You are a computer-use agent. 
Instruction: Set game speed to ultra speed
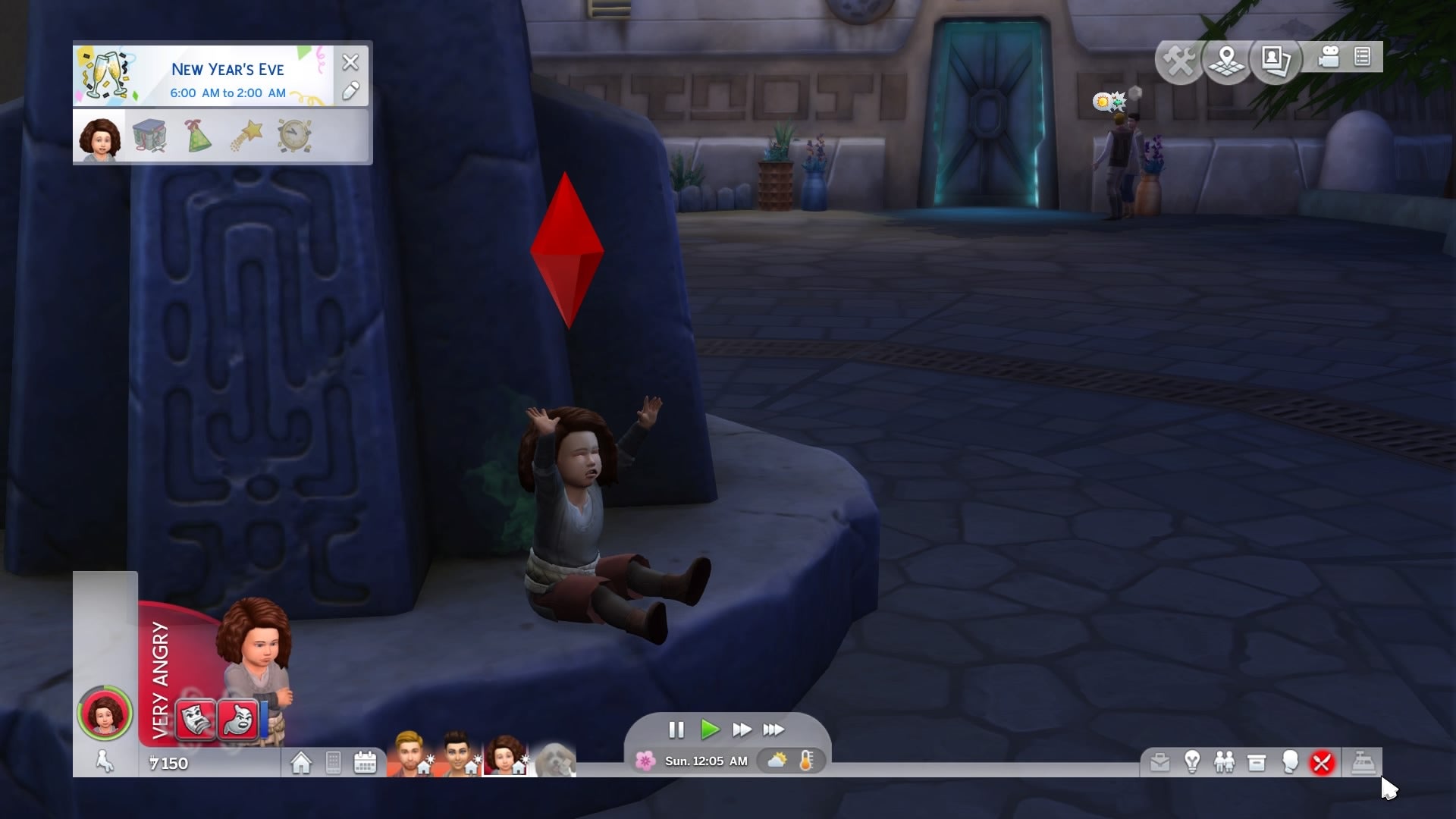click(773, 730)
